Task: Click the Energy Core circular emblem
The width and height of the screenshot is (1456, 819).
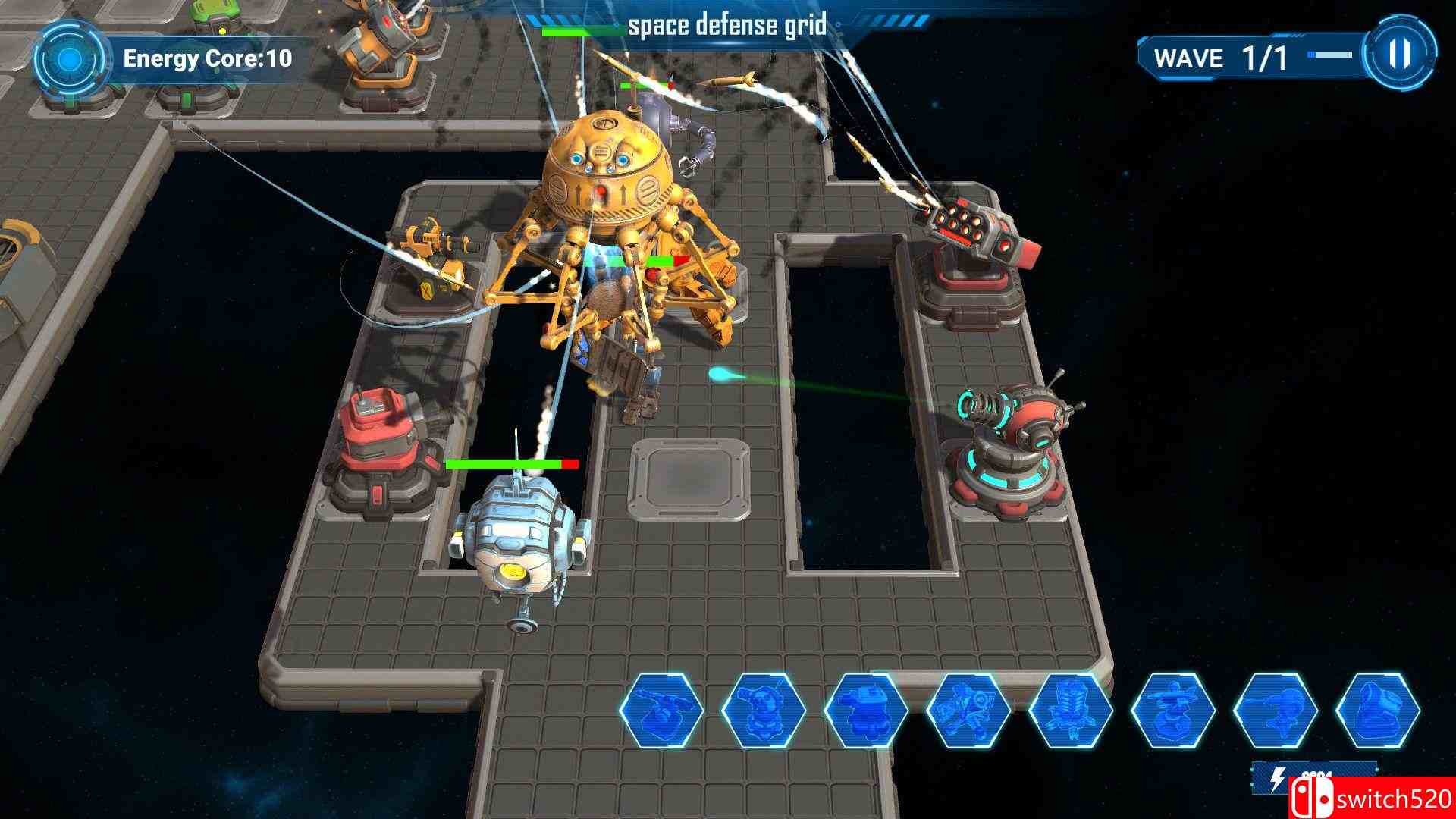Action: 72,58
